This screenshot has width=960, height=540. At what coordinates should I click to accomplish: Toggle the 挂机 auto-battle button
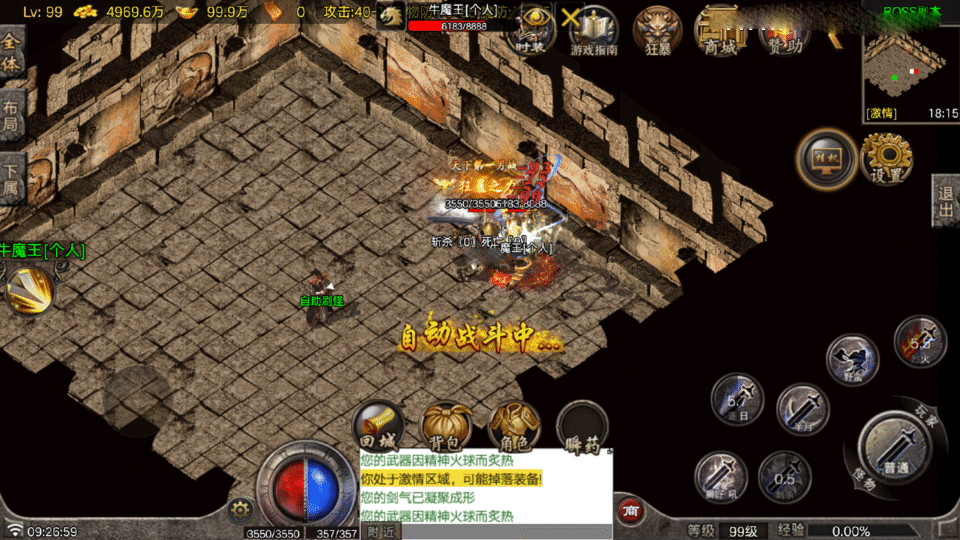coord(826,159)
